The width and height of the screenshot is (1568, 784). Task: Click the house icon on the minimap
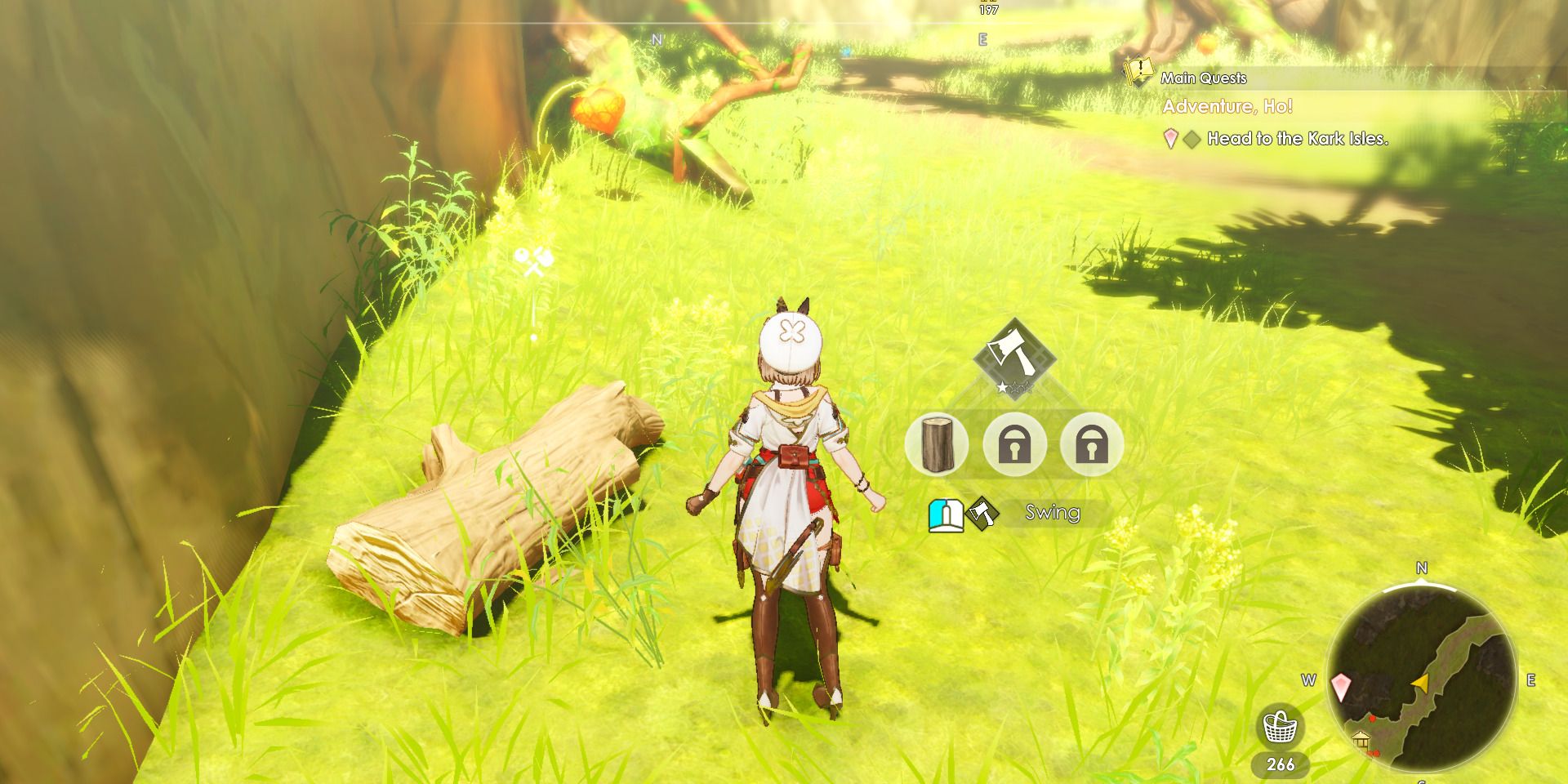1361,741
